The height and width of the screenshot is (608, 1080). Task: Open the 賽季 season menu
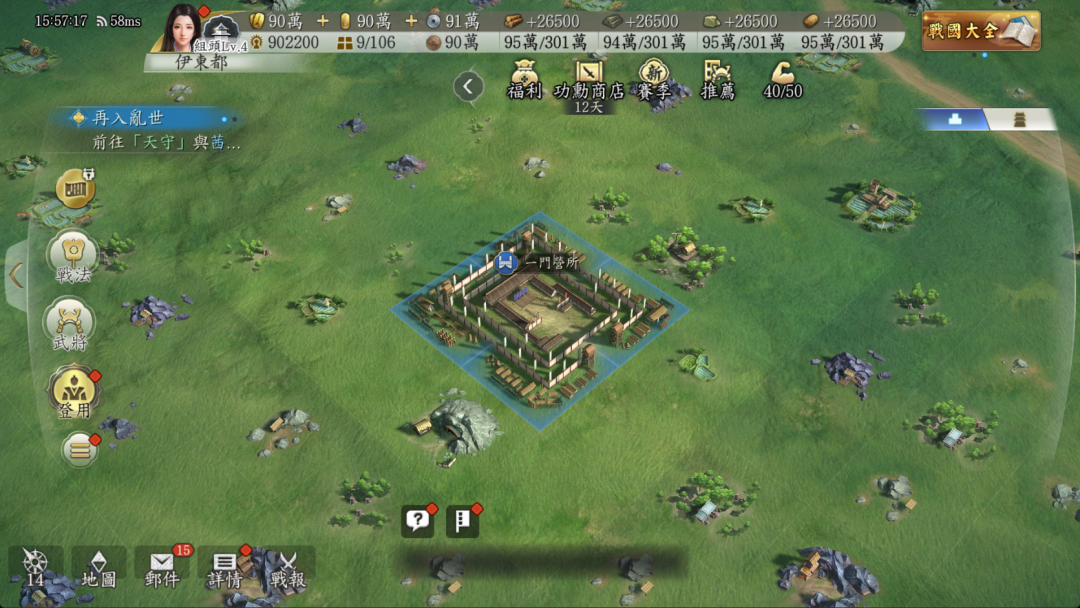[653, 80]
